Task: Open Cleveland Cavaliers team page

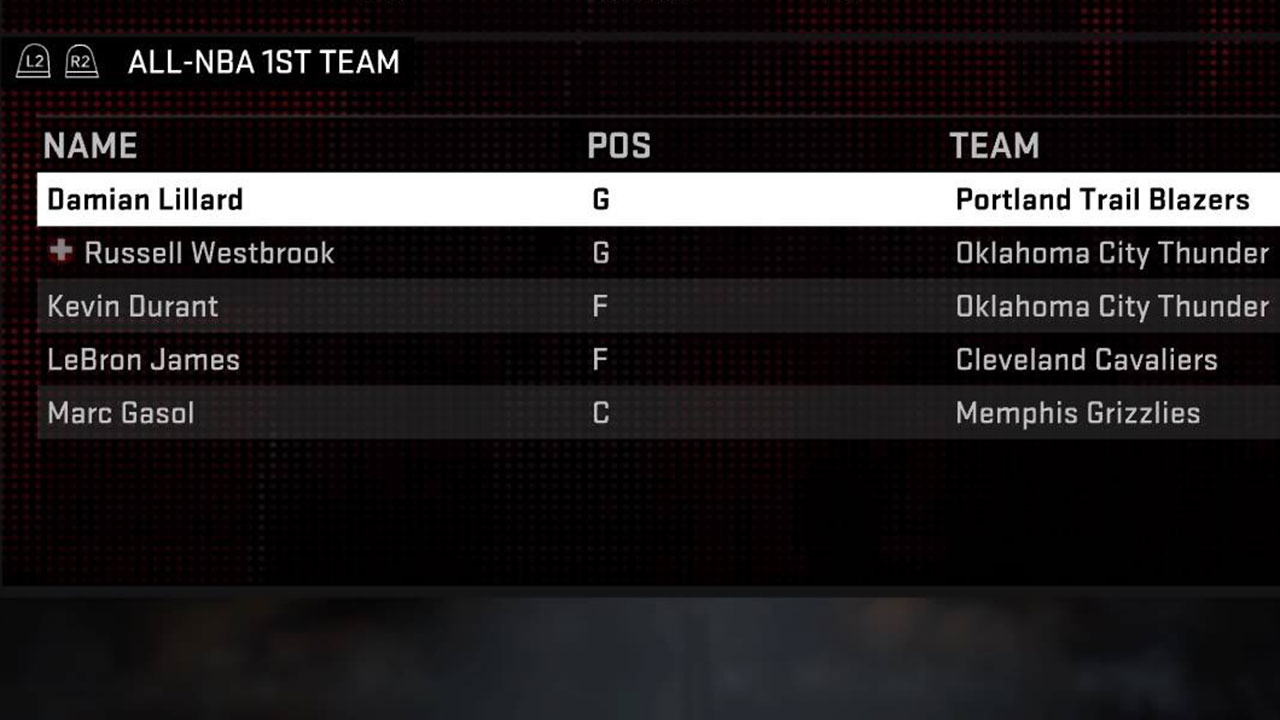Action: (1087, 360)
